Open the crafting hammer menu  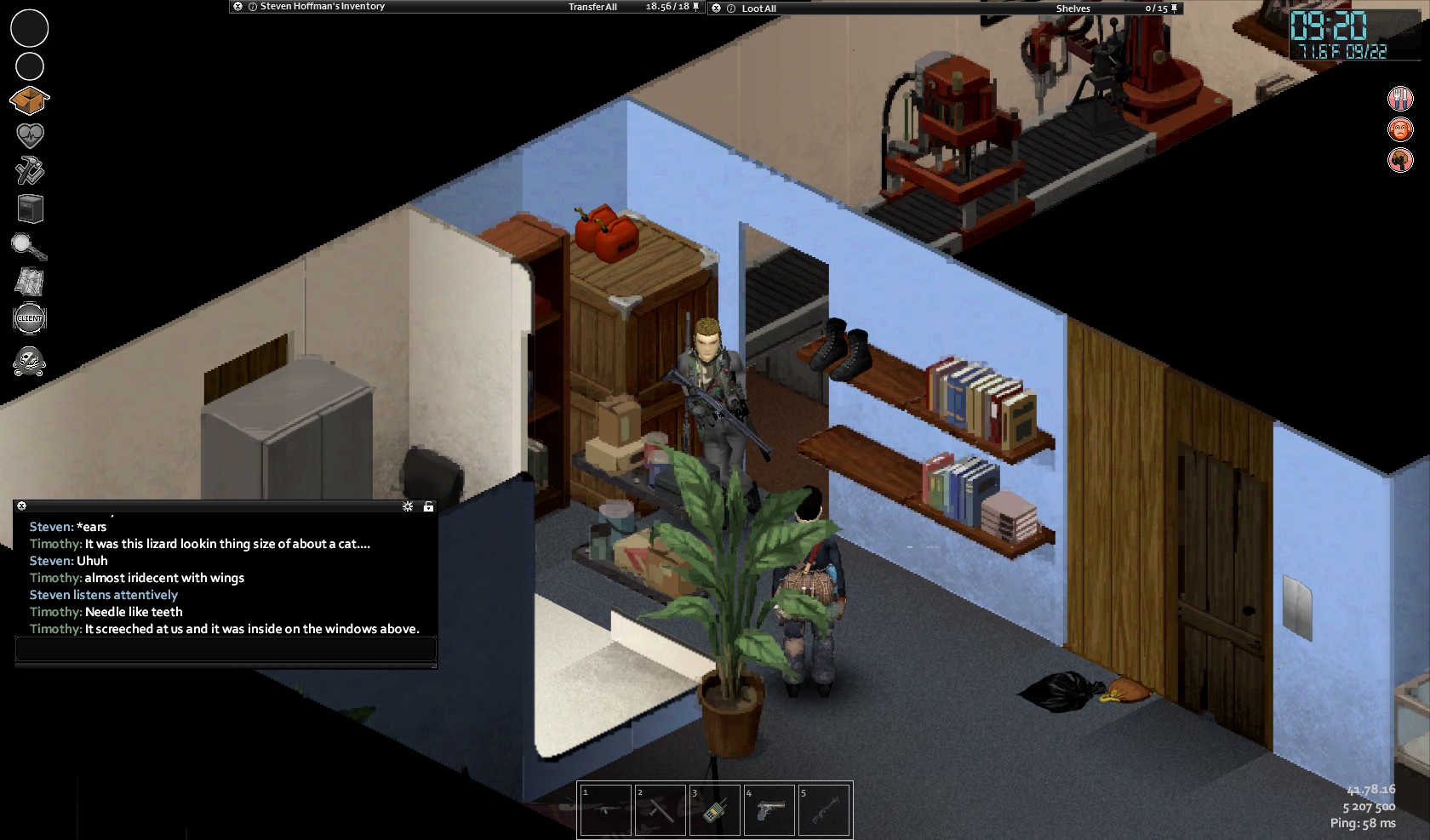coord(30,171)
